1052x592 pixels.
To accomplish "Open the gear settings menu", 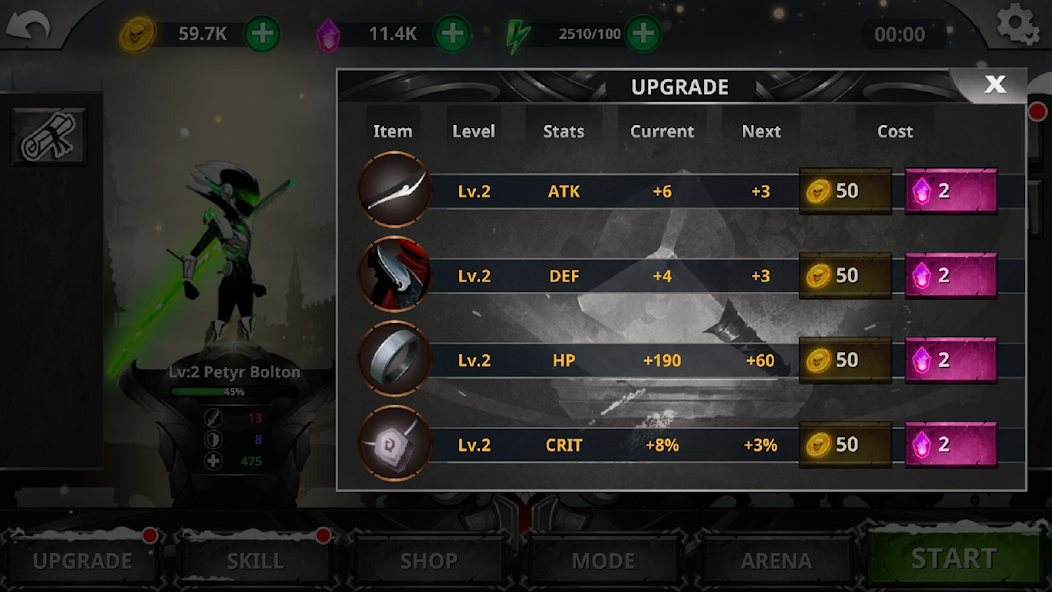I will [1017, 25].
